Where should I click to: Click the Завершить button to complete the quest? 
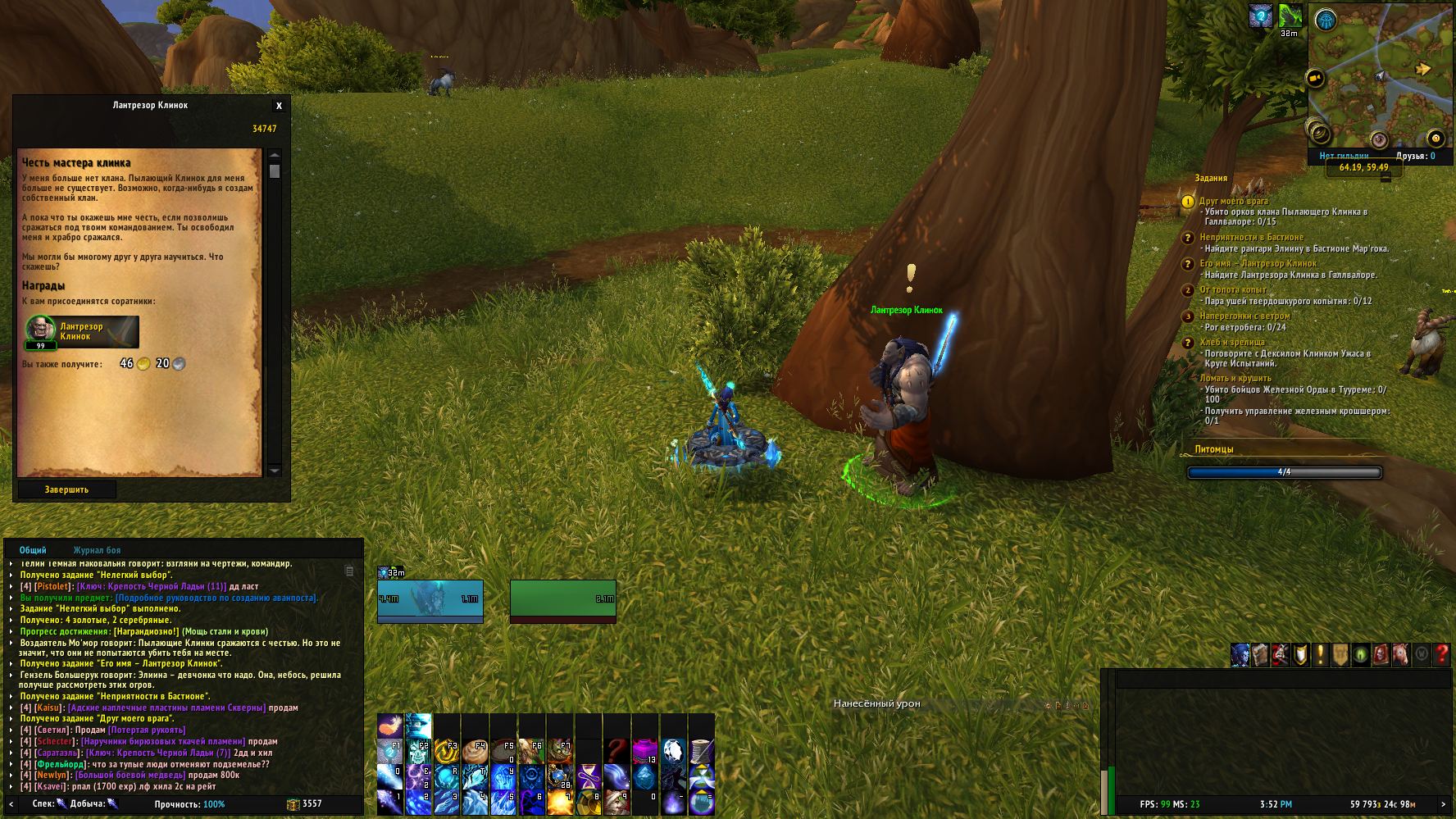coord(66,489)
